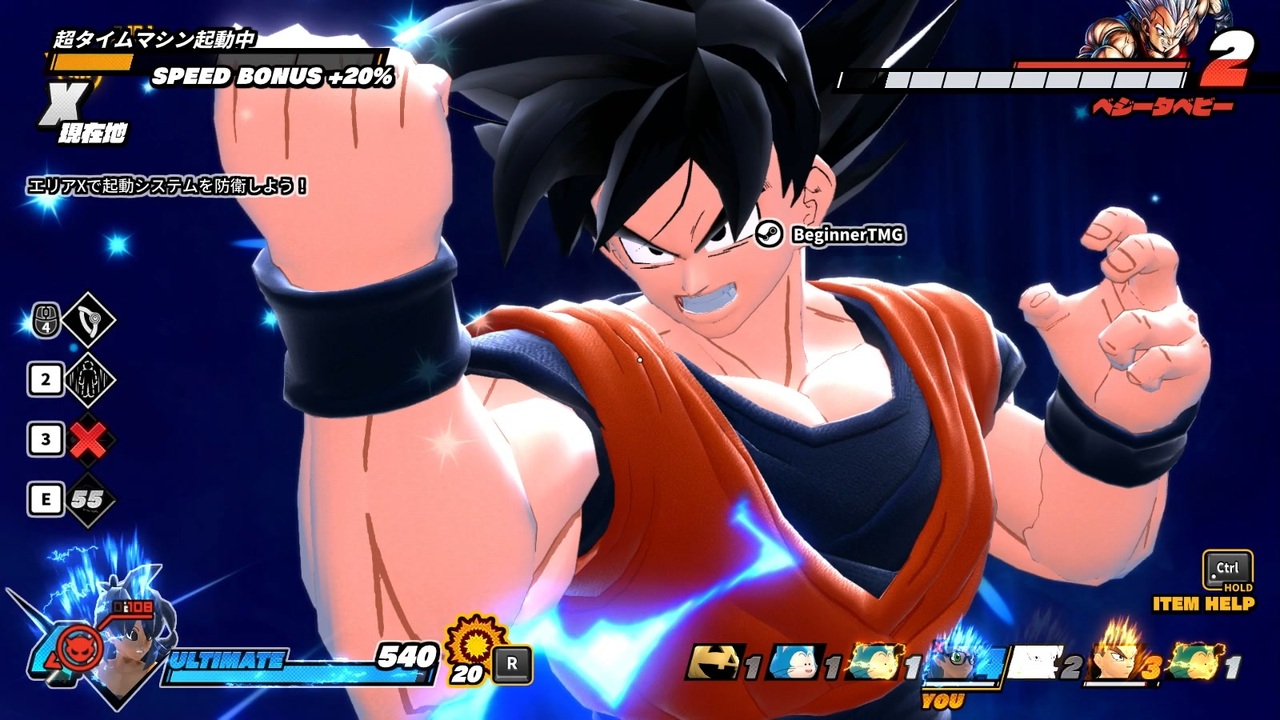
Task: Choose the blue cat teammate icon
Action: [797, 663]
